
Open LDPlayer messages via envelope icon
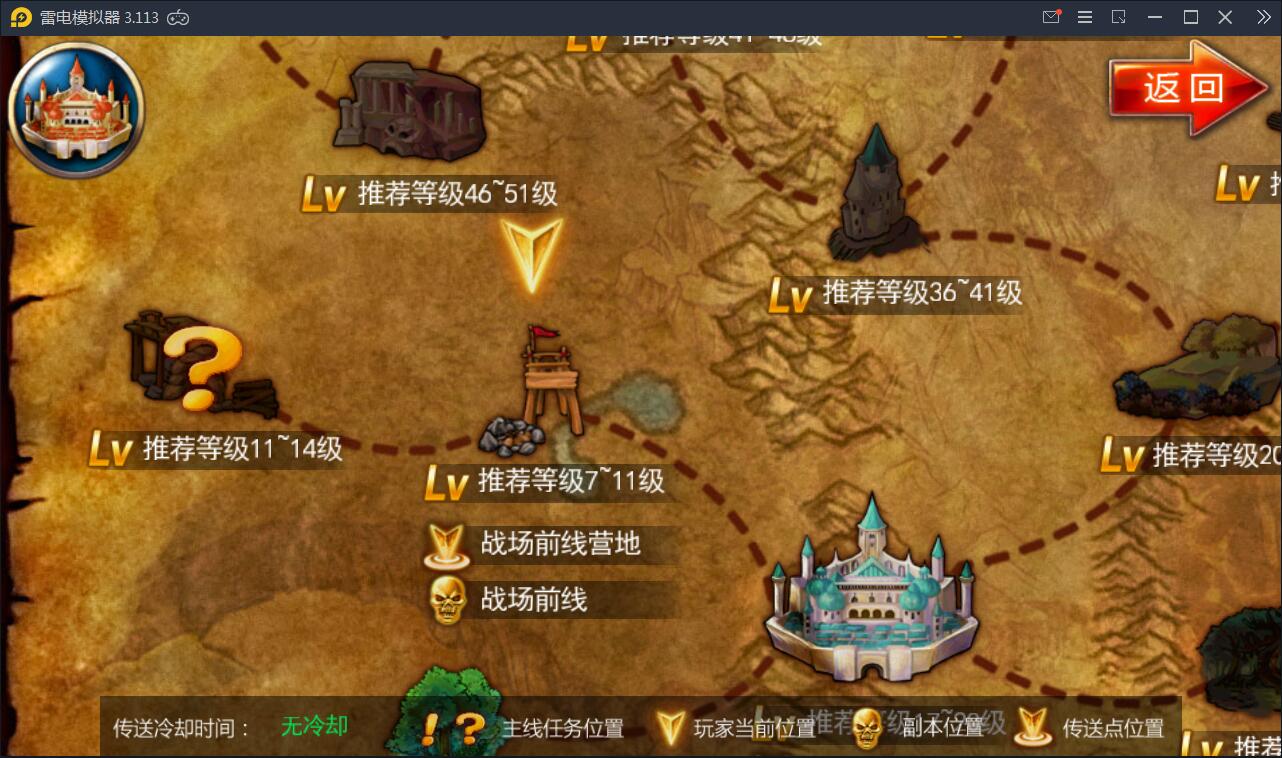1051,16
